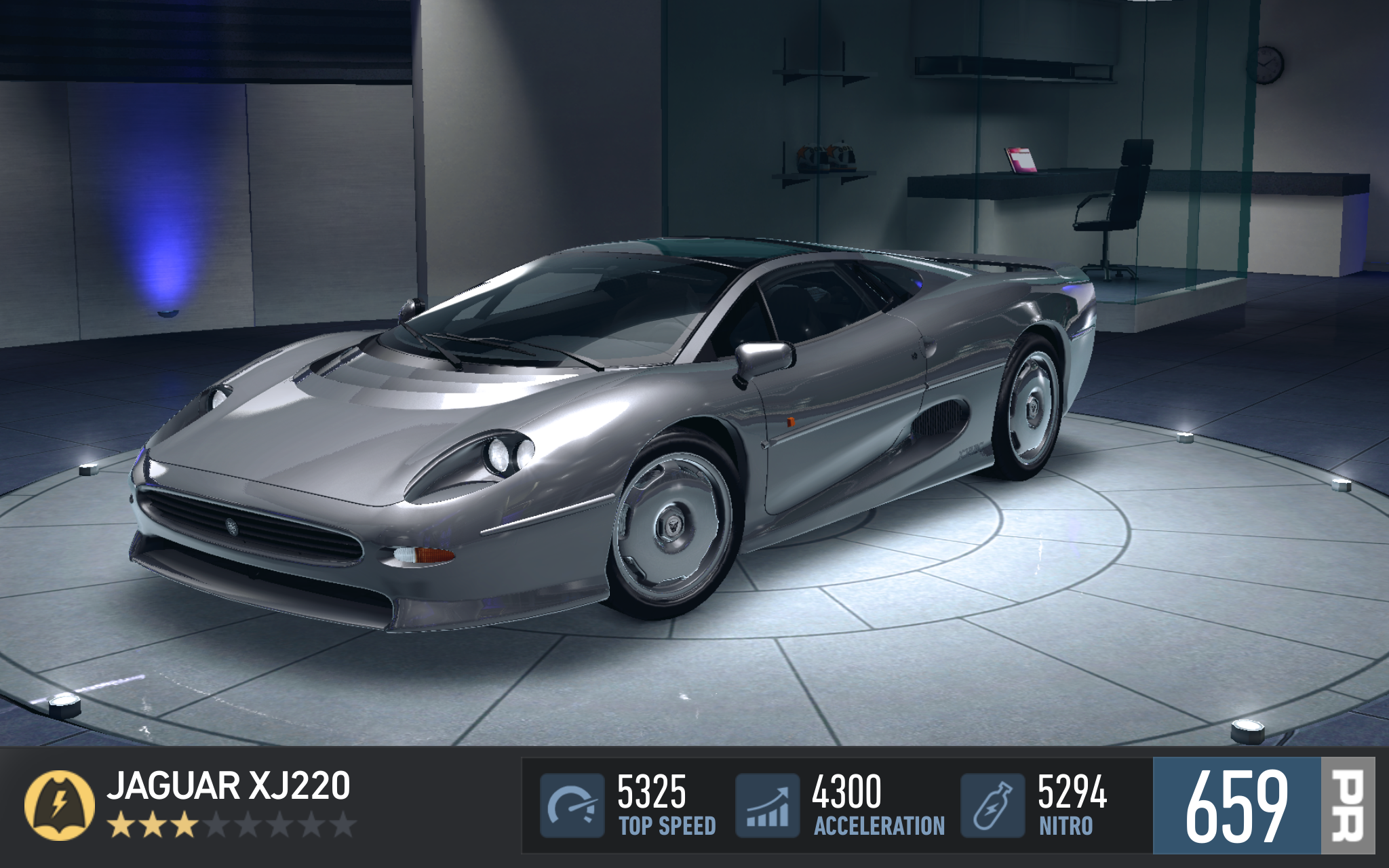The height and width of the screenshot is (868, 1389).
Task: Choose the Nitro bottle icon
Action: pyautogui.click(x=992, y=806)
